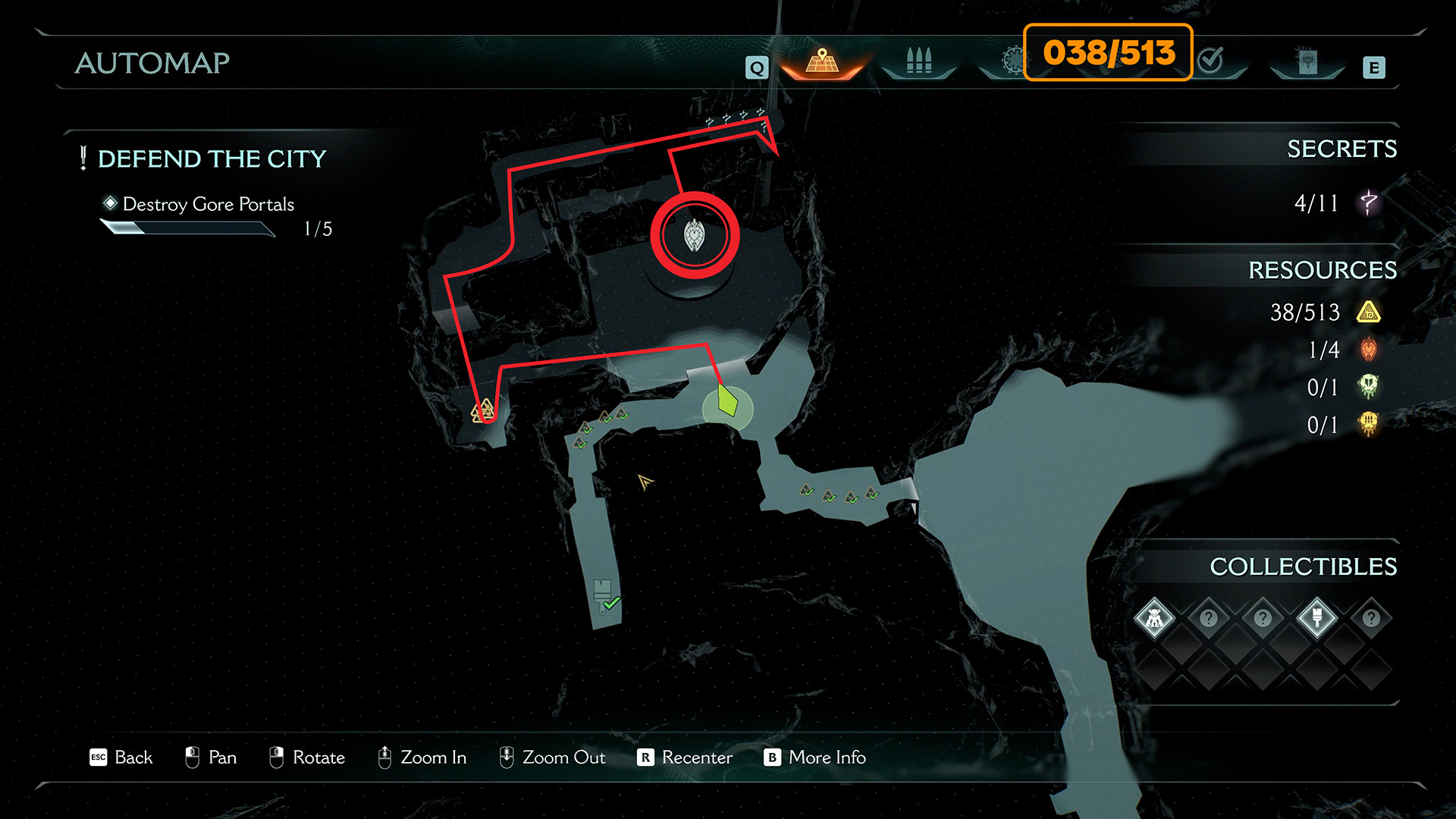
Task: Select the green player location marker
Action: point(727,401)
